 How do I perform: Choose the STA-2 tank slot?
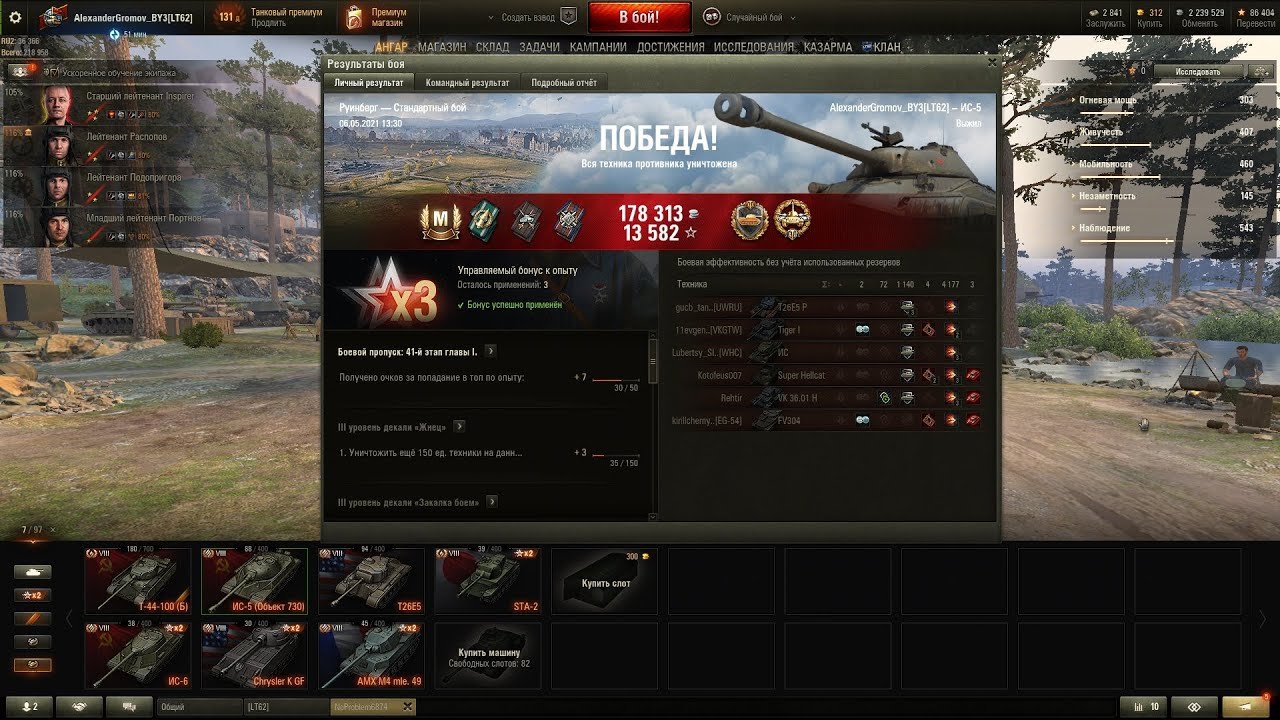487,580
